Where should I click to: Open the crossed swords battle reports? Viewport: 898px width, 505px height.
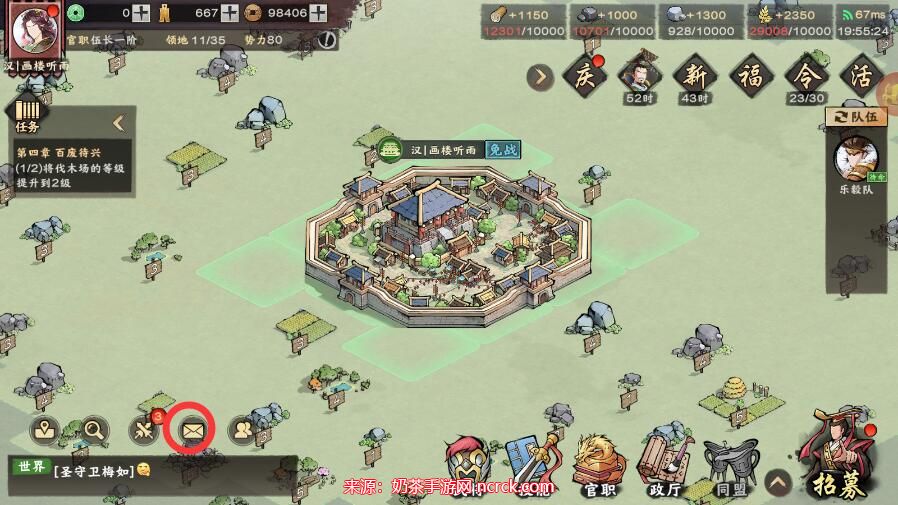point(144,430)
